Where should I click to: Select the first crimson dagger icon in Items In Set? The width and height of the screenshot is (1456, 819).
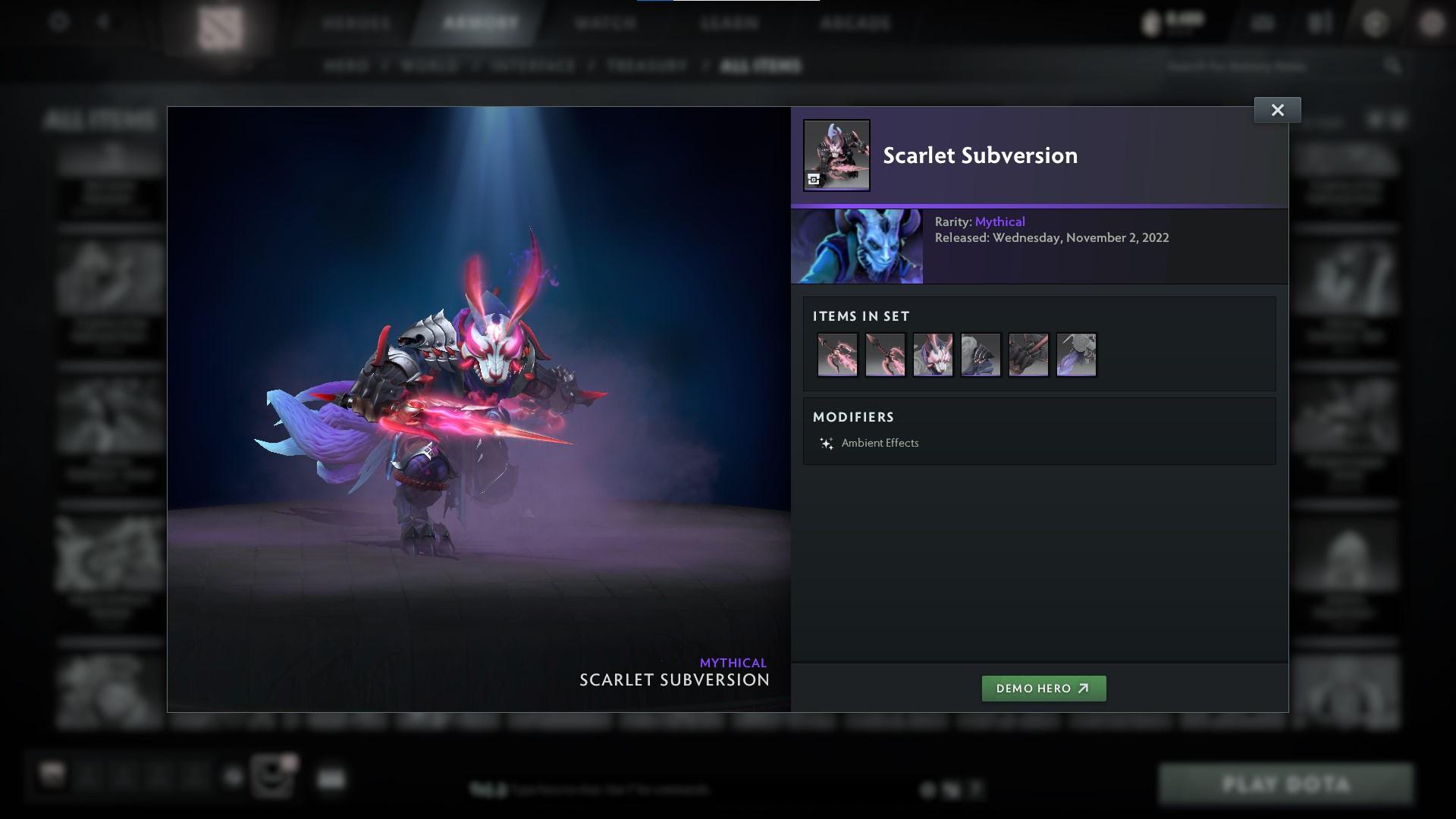coord(837,355)
